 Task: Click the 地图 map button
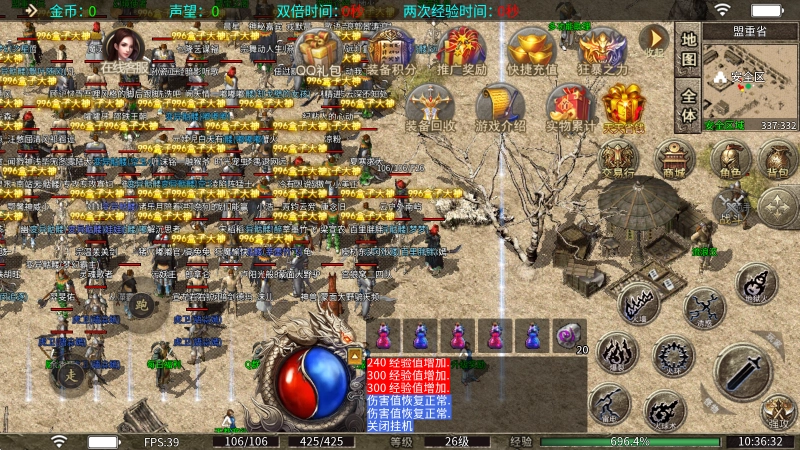(688, 49)
